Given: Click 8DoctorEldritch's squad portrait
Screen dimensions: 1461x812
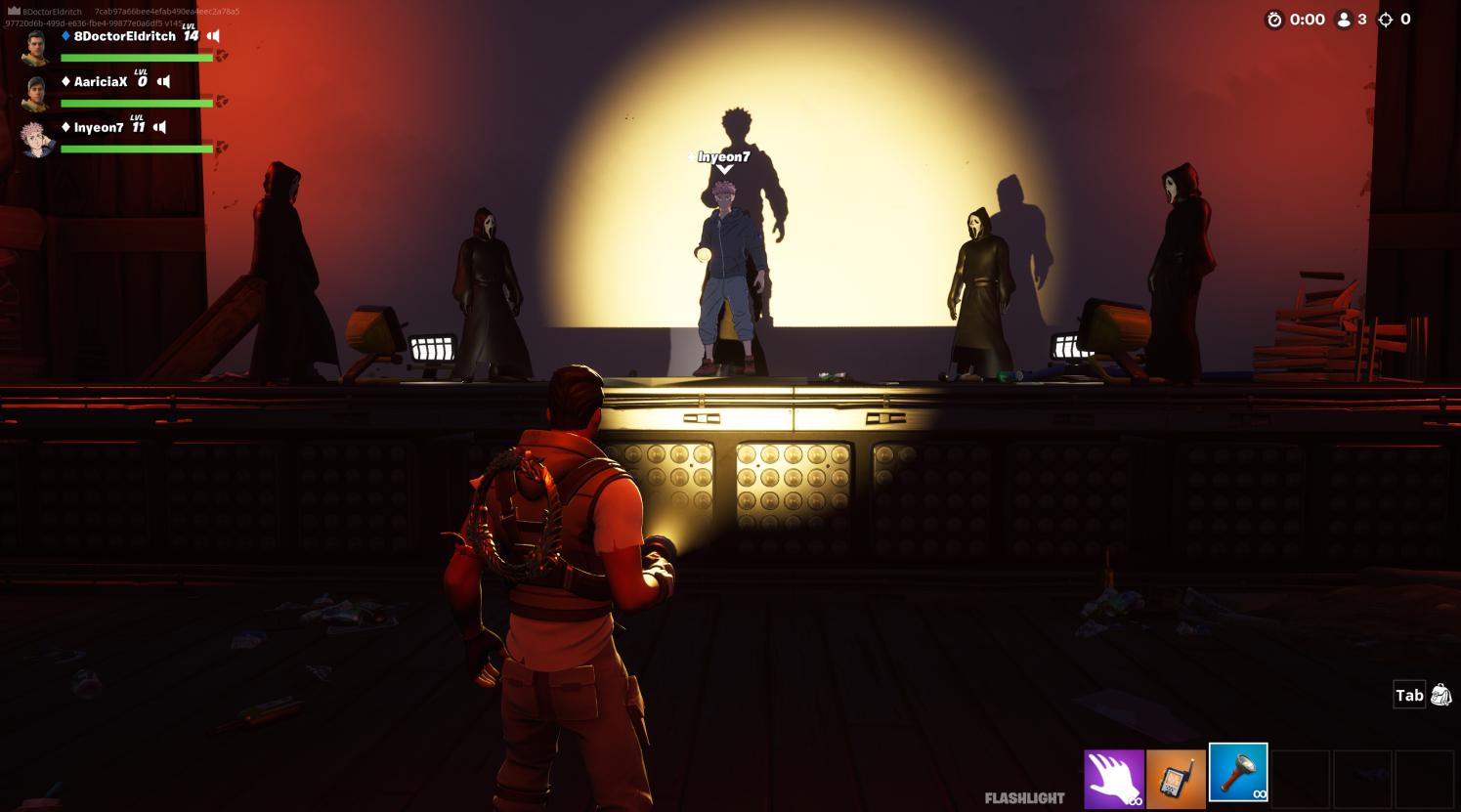Looking at the screenshot, I should [x=36, y=46].
